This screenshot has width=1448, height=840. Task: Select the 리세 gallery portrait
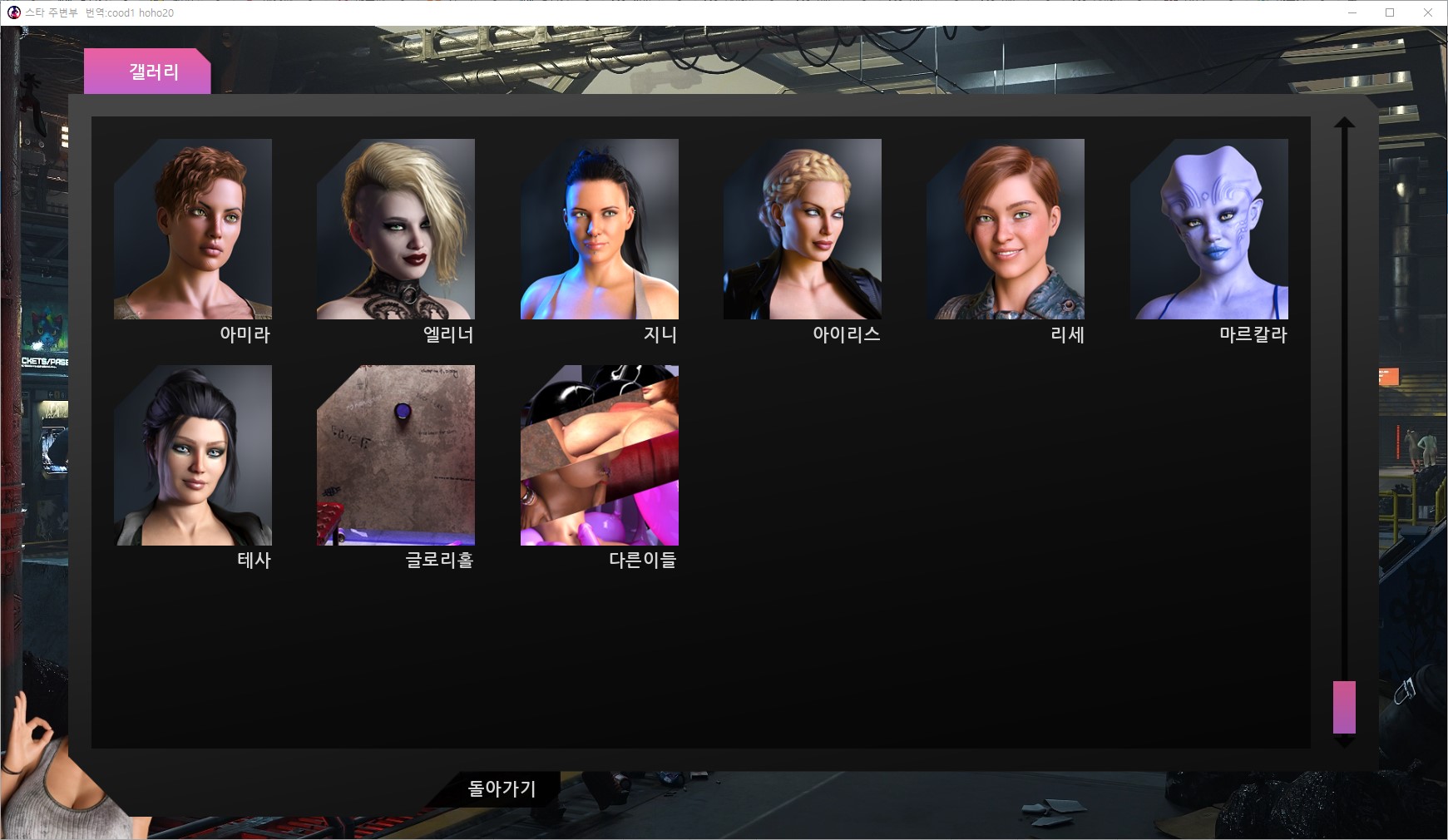tap(1006, 229)
